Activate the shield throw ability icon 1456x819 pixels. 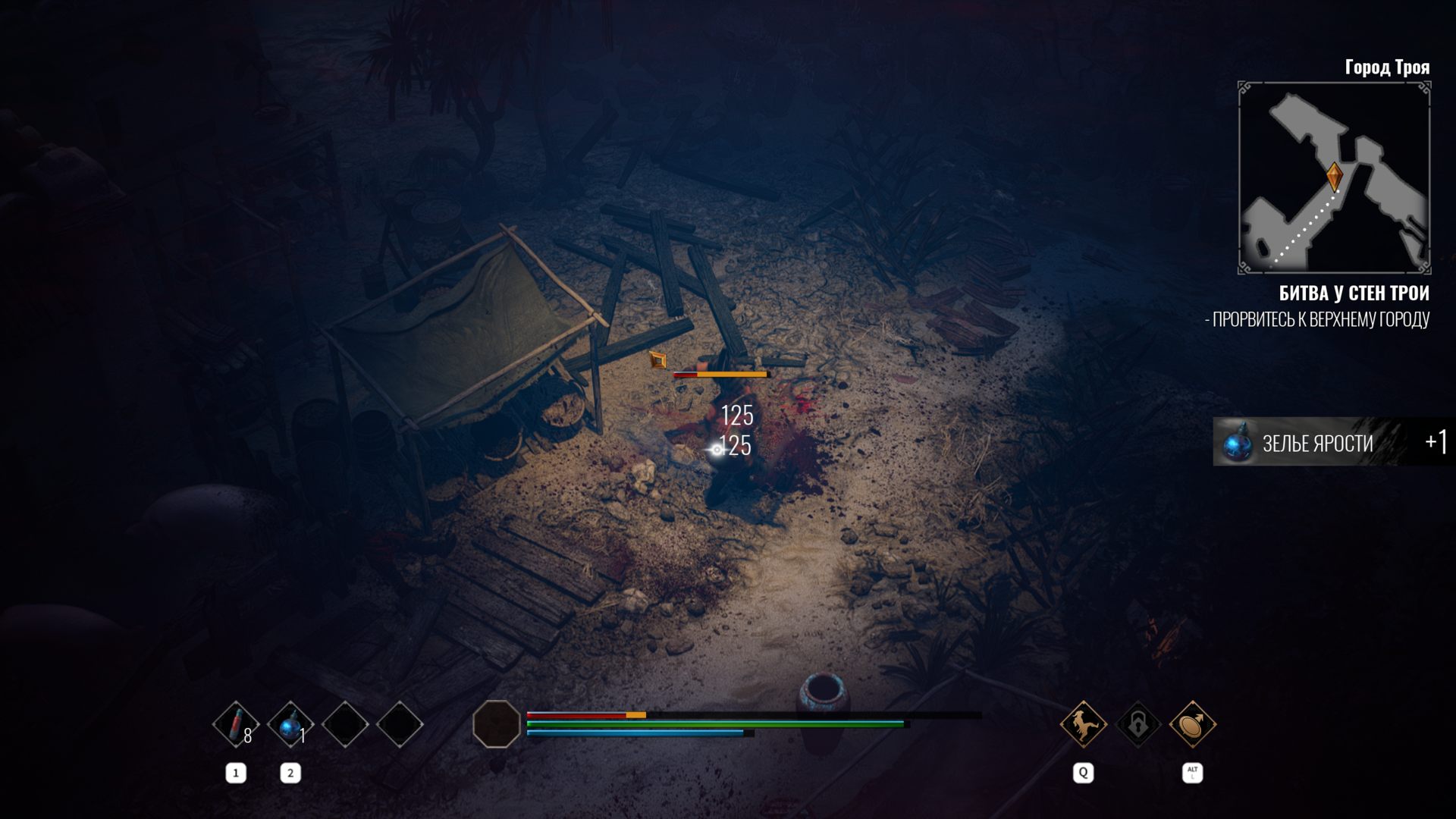click(1192, 724)
